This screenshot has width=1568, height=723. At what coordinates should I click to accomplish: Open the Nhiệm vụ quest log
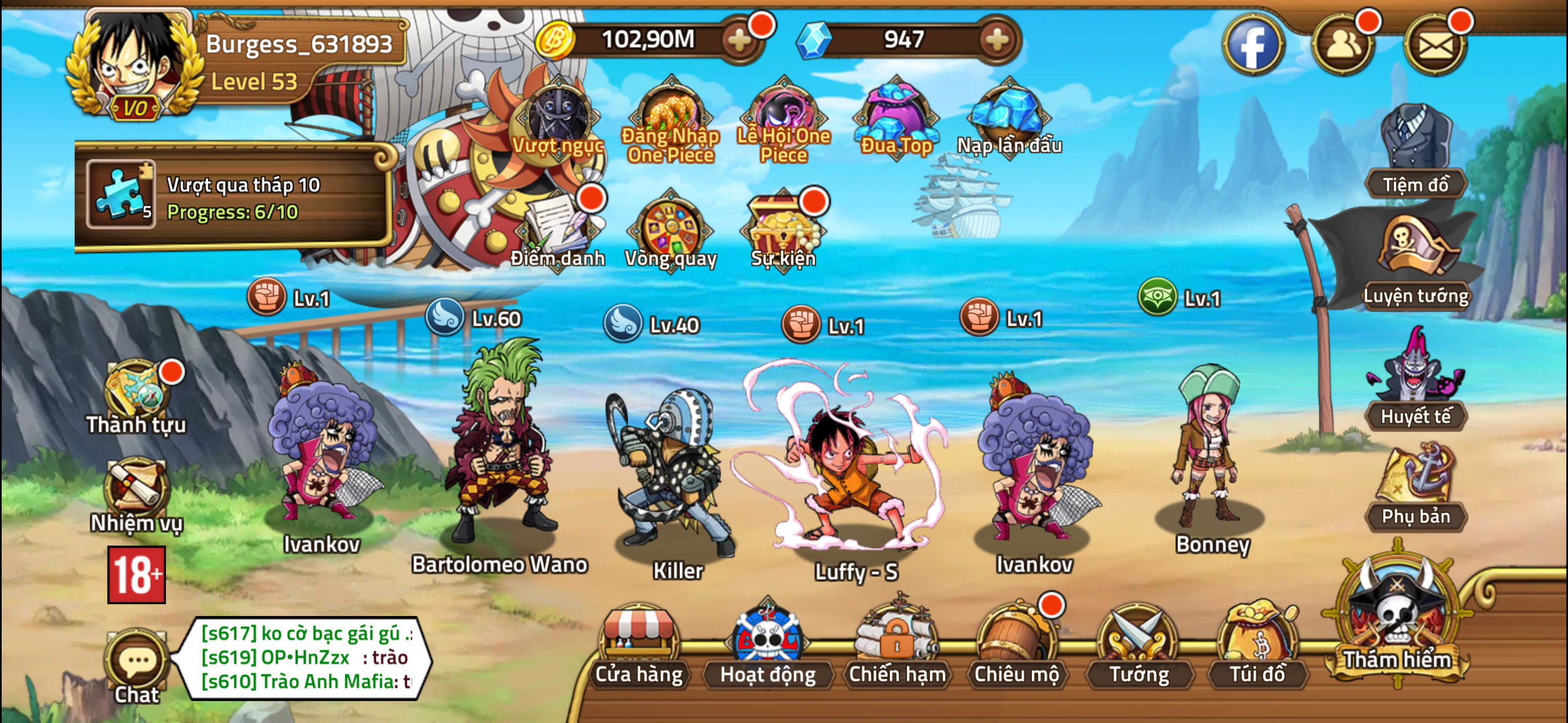pyautogui.click(x=135, y=487)
